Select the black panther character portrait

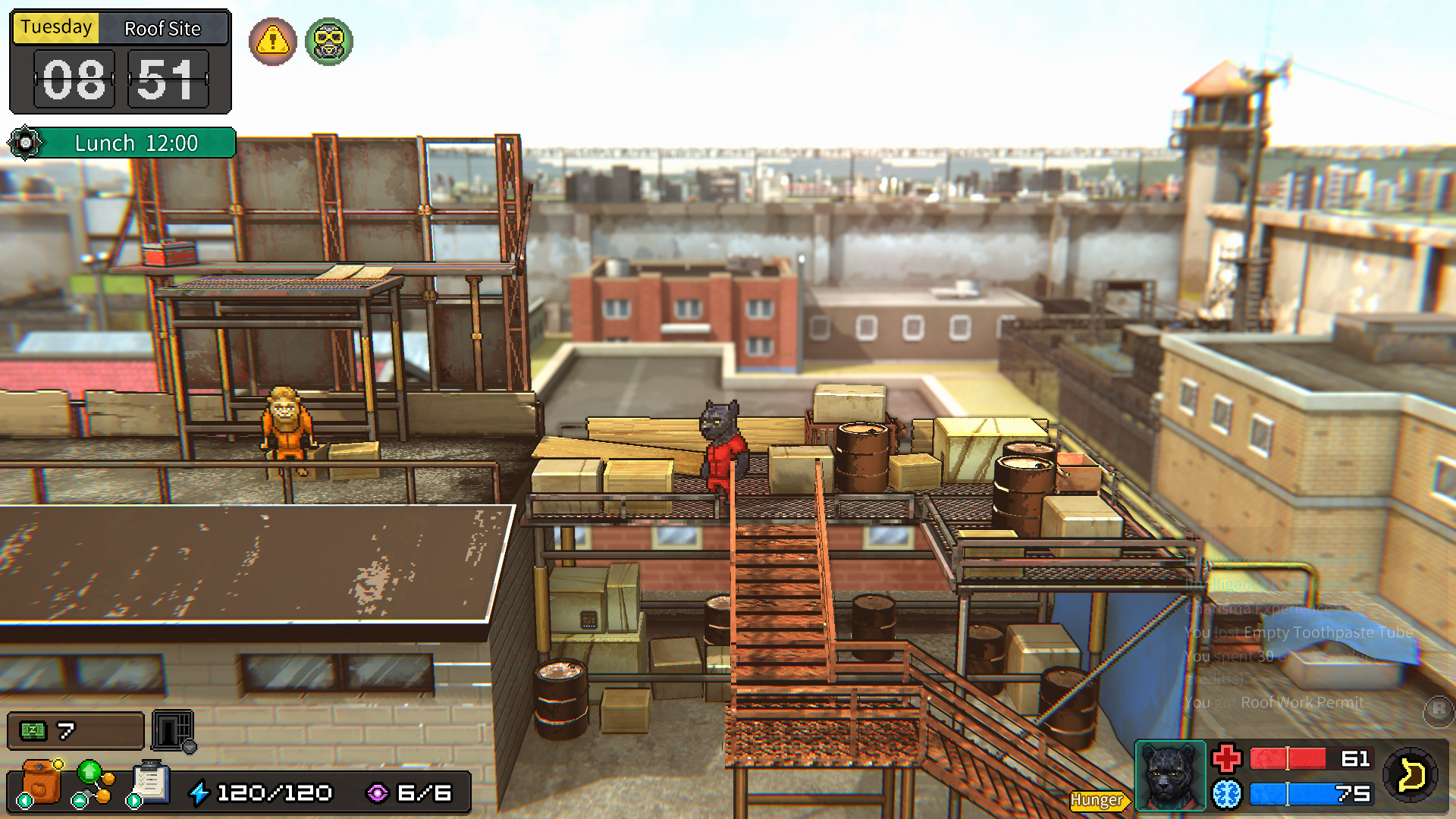(x=1169, y=776)
